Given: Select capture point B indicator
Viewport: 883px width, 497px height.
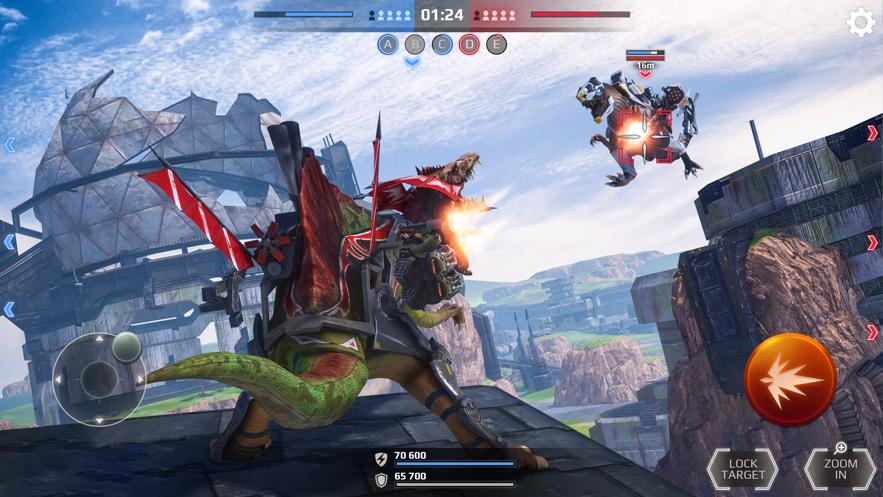Looking at the screenshot, I should click(x=415, y=44).
